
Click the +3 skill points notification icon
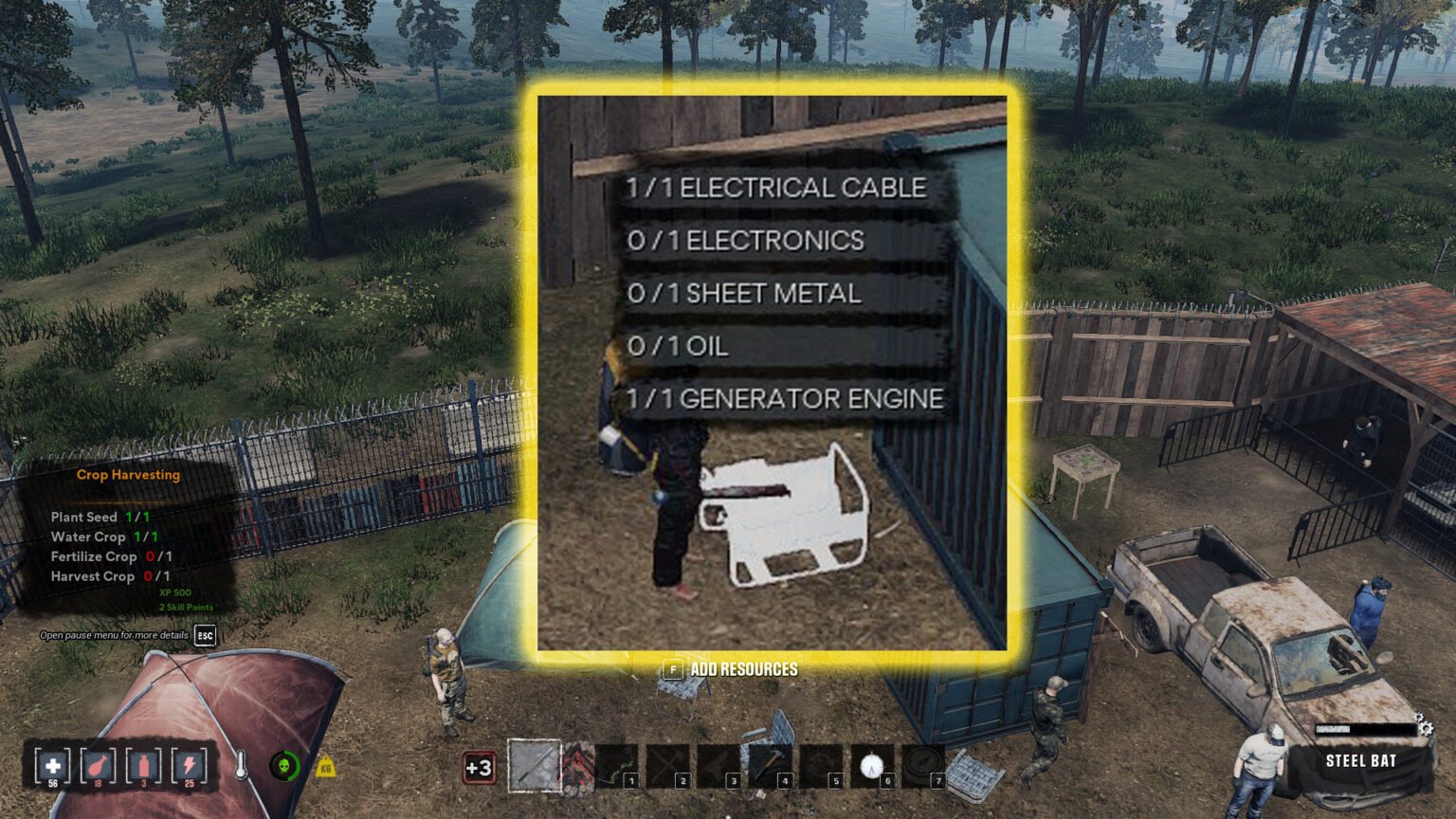coord(479,766)
